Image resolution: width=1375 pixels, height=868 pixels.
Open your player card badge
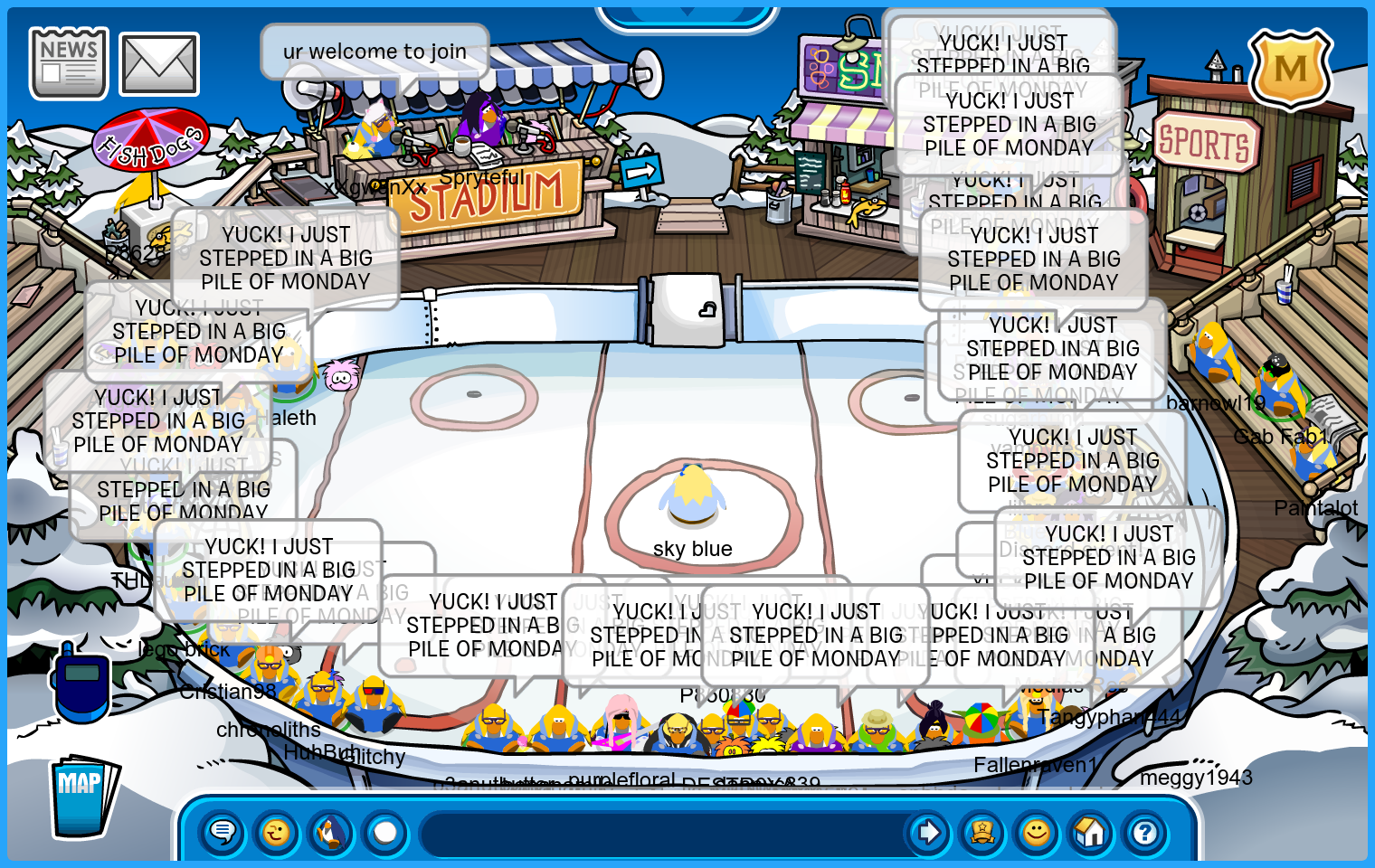tap(982, 832)
